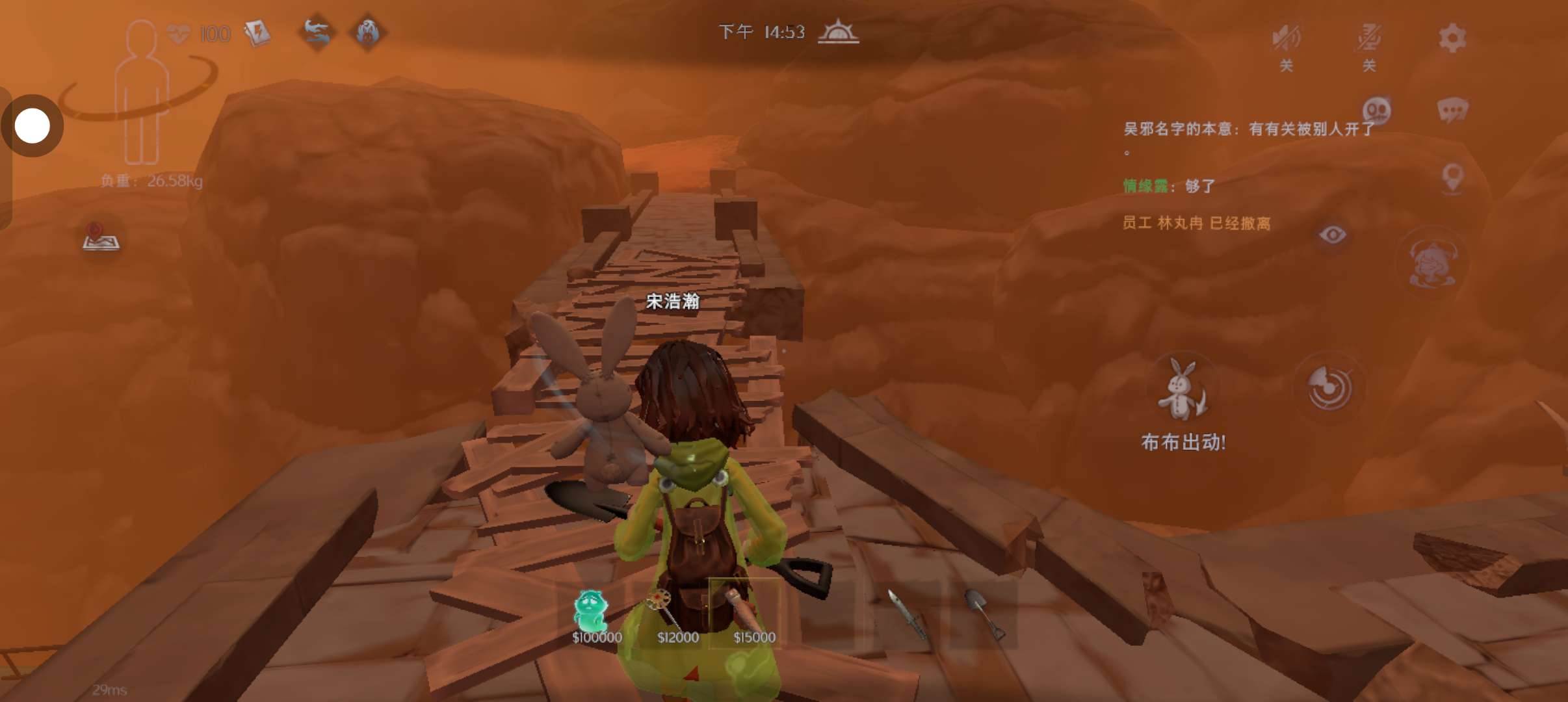Open the map with red pin
1568x702 pixels.
click(101, 237)
